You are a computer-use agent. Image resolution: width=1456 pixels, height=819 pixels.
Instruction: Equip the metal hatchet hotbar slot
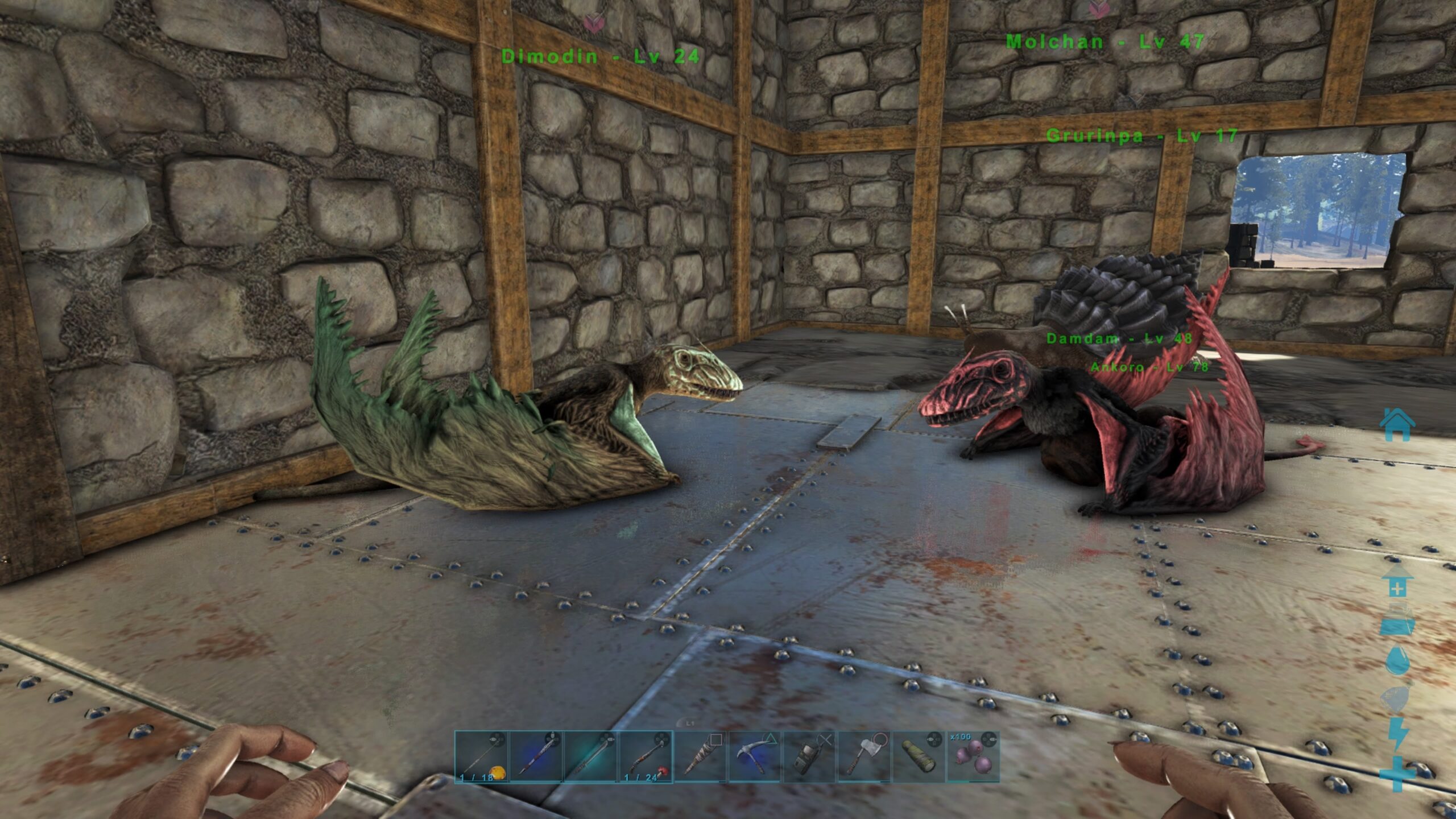point(864,756)
